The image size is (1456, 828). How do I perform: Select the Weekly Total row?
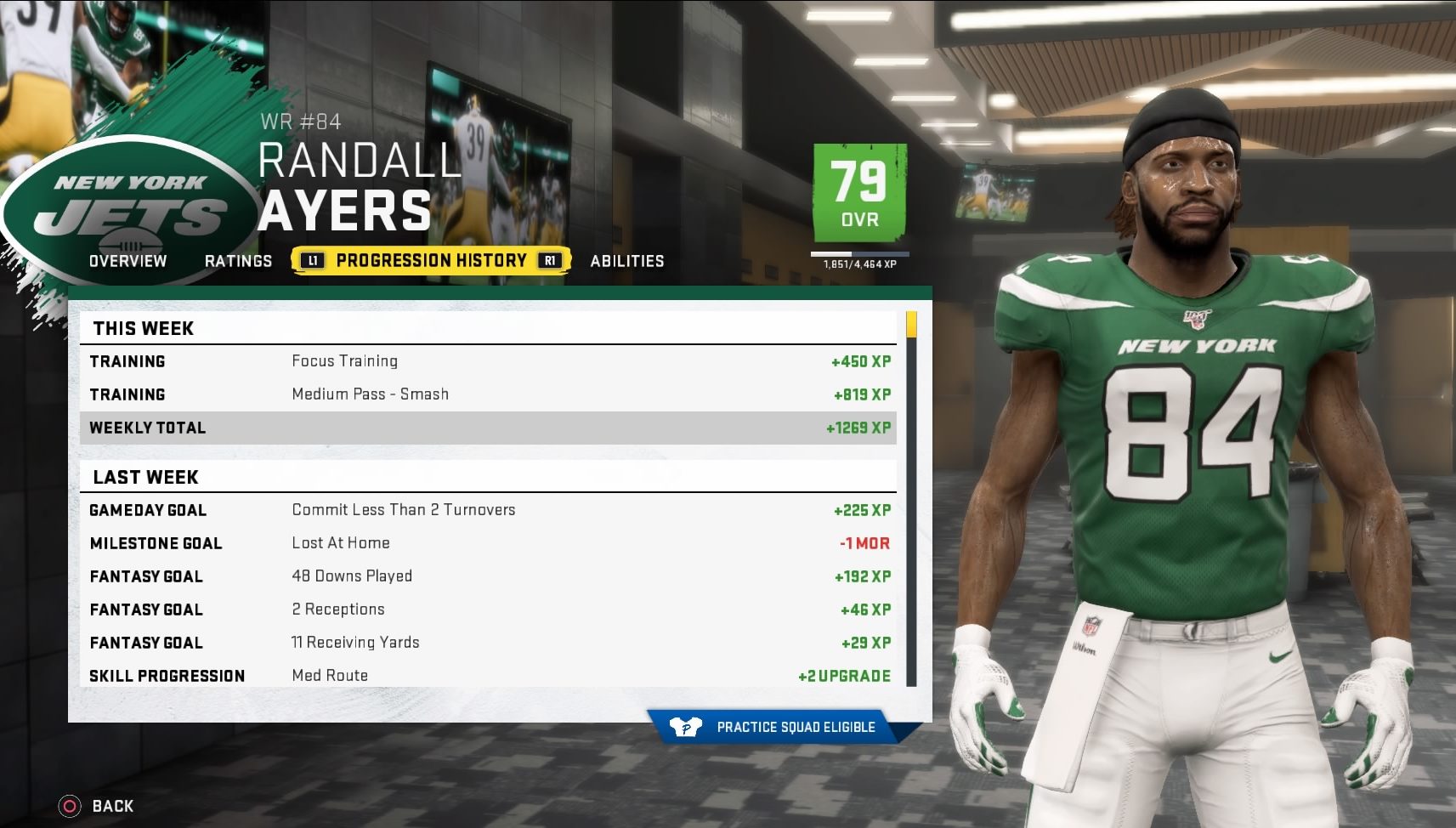tap(489, 428)
